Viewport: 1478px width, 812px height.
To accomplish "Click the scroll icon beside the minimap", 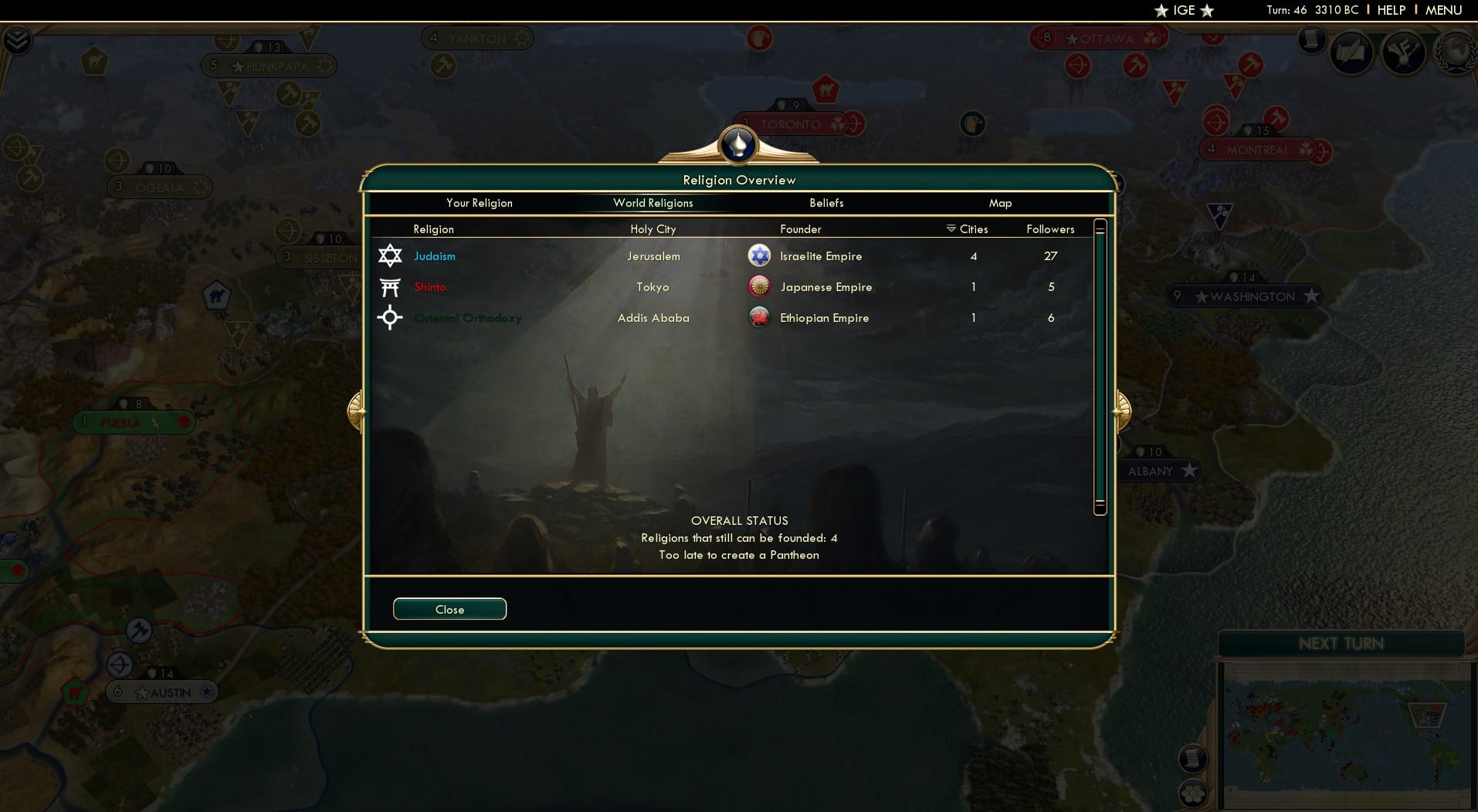I will (x=1192, y=758).
